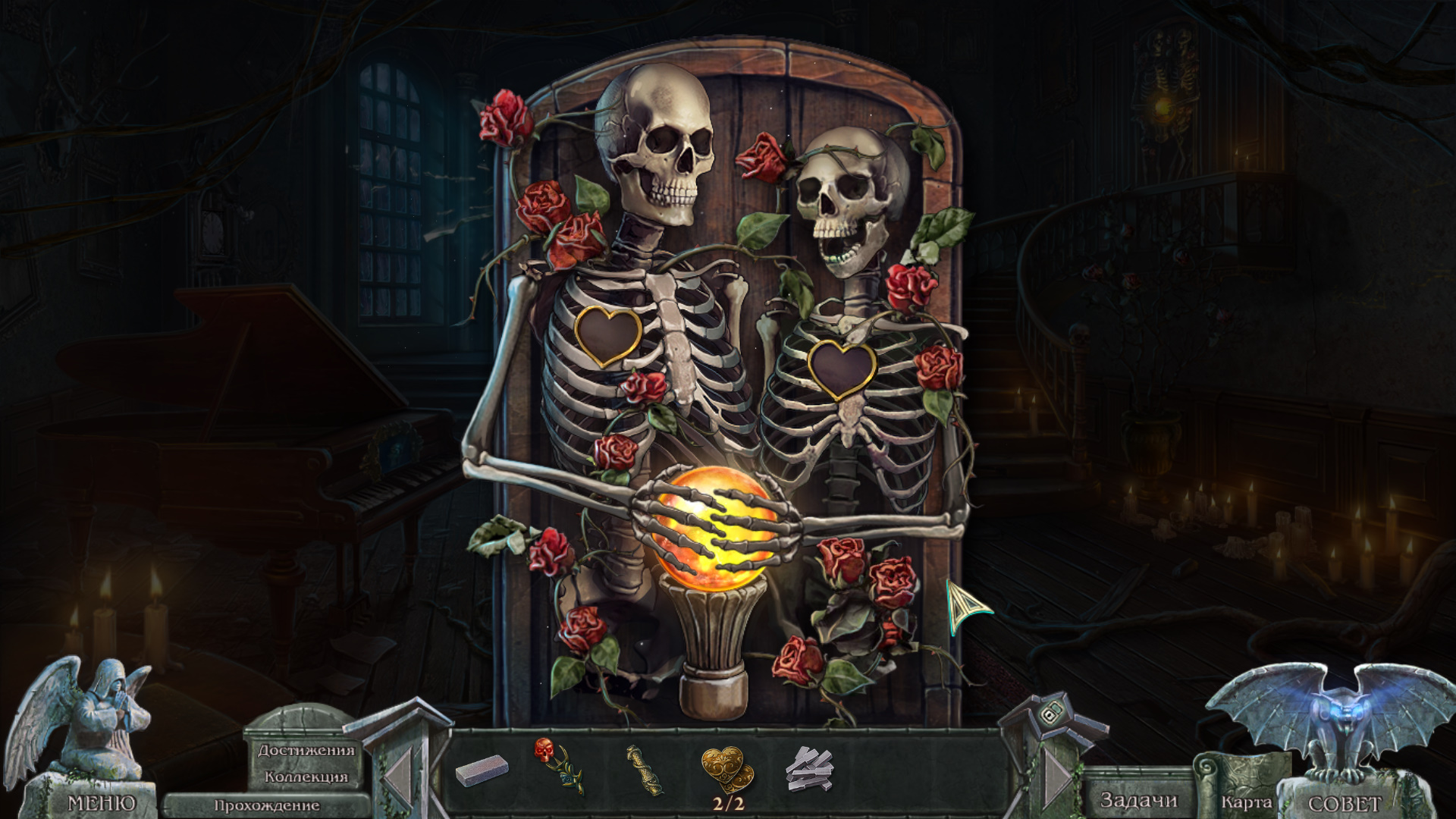Select the golden hearts inventory item
Image resolution: width=1456 pixels, height=819 pixels.
pos(727,769)
